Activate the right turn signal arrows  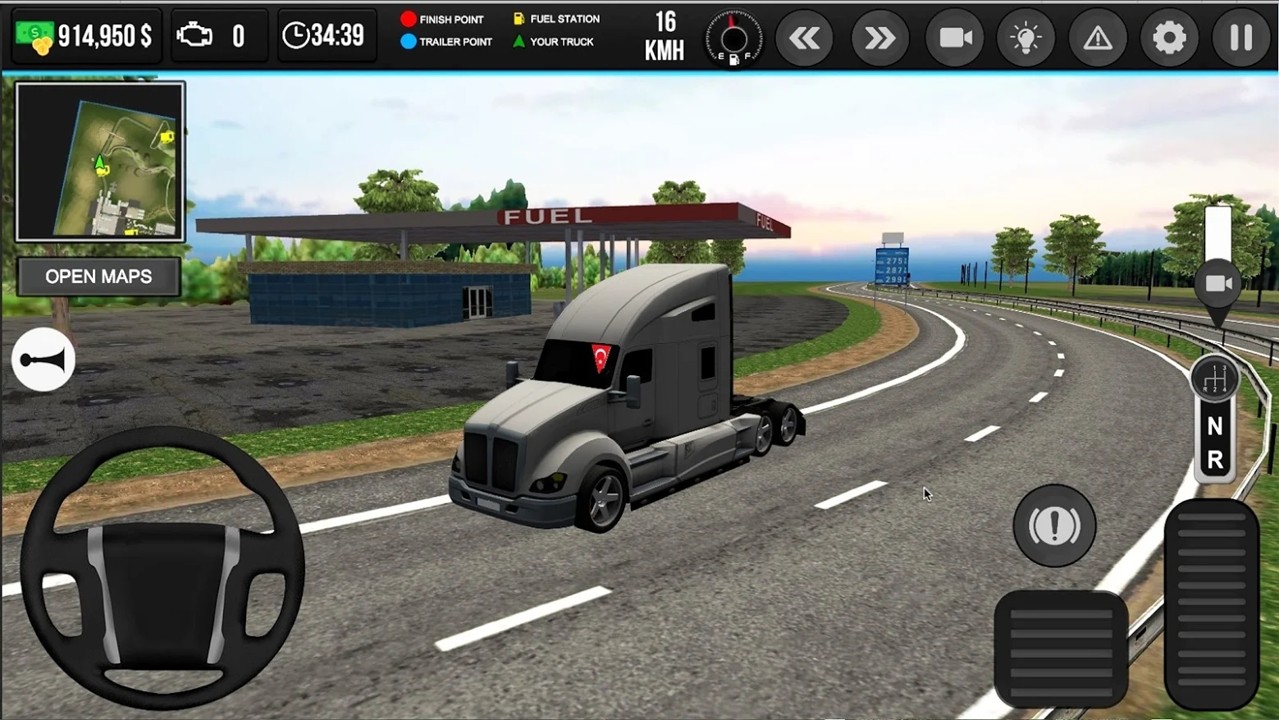click(x=880, y=38)
